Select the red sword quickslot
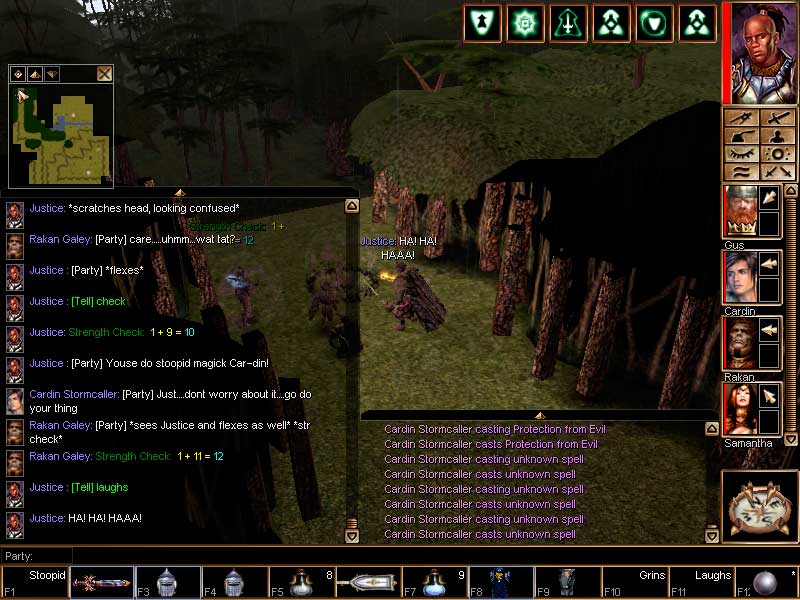800x600 pixels. (101, 582)
